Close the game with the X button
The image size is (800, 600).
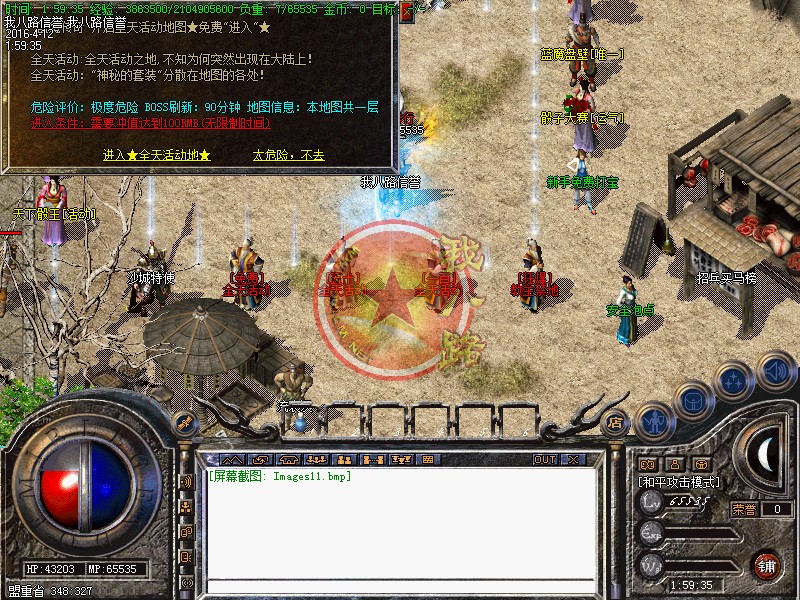573,460
